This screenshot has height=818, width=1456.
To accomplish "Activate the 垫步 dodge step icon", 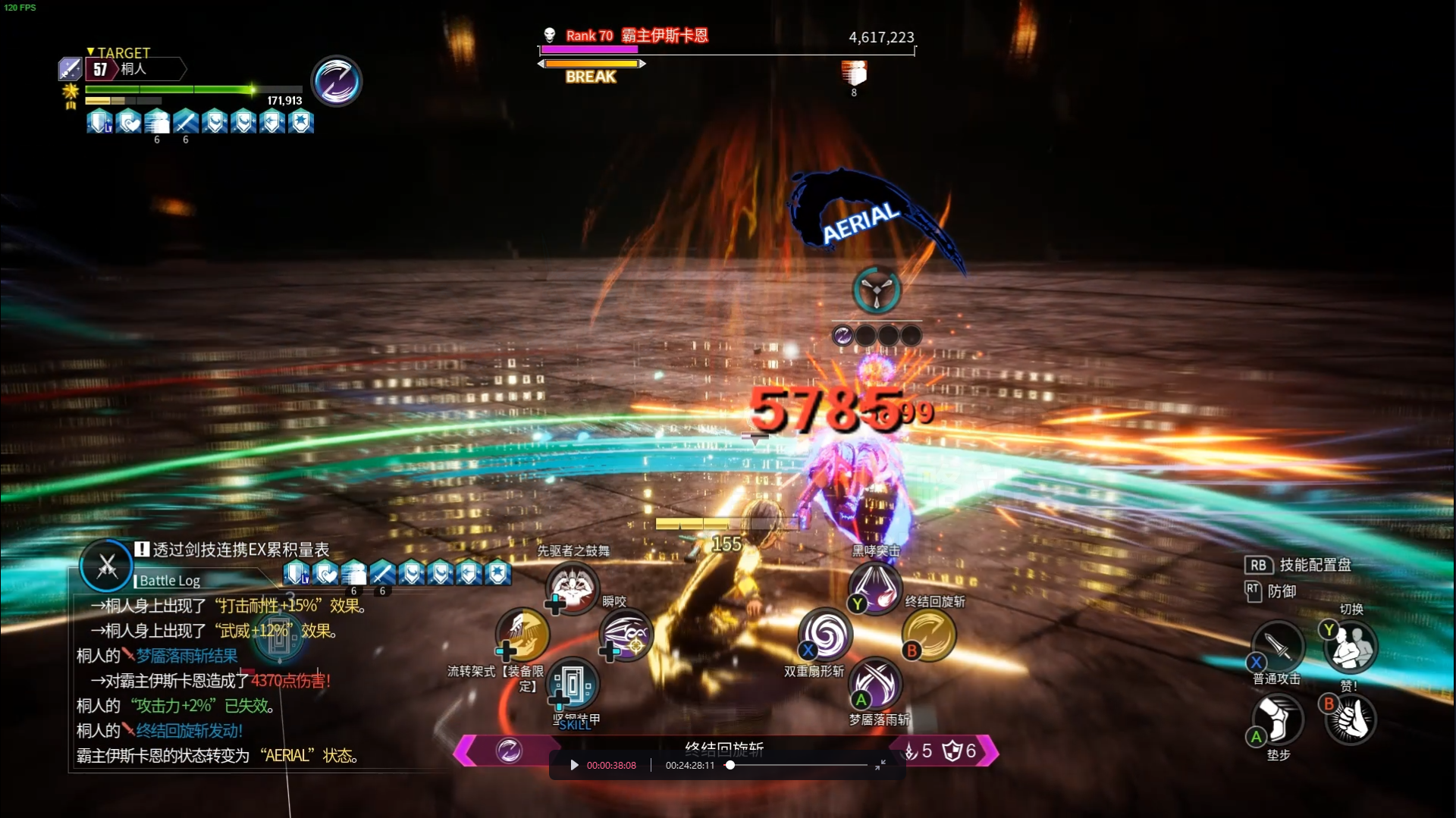I will (1278, 719).
